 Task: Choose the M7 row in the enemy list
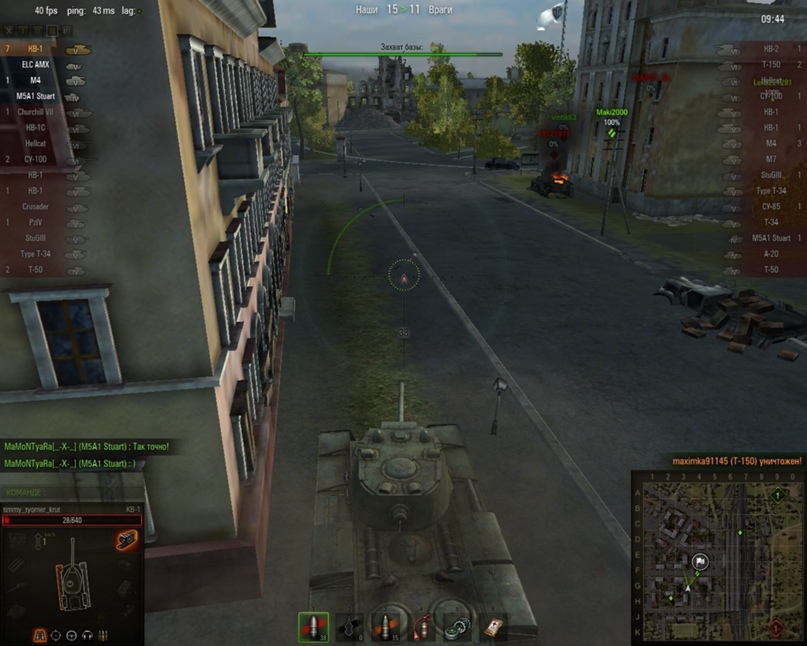point(769,159)
